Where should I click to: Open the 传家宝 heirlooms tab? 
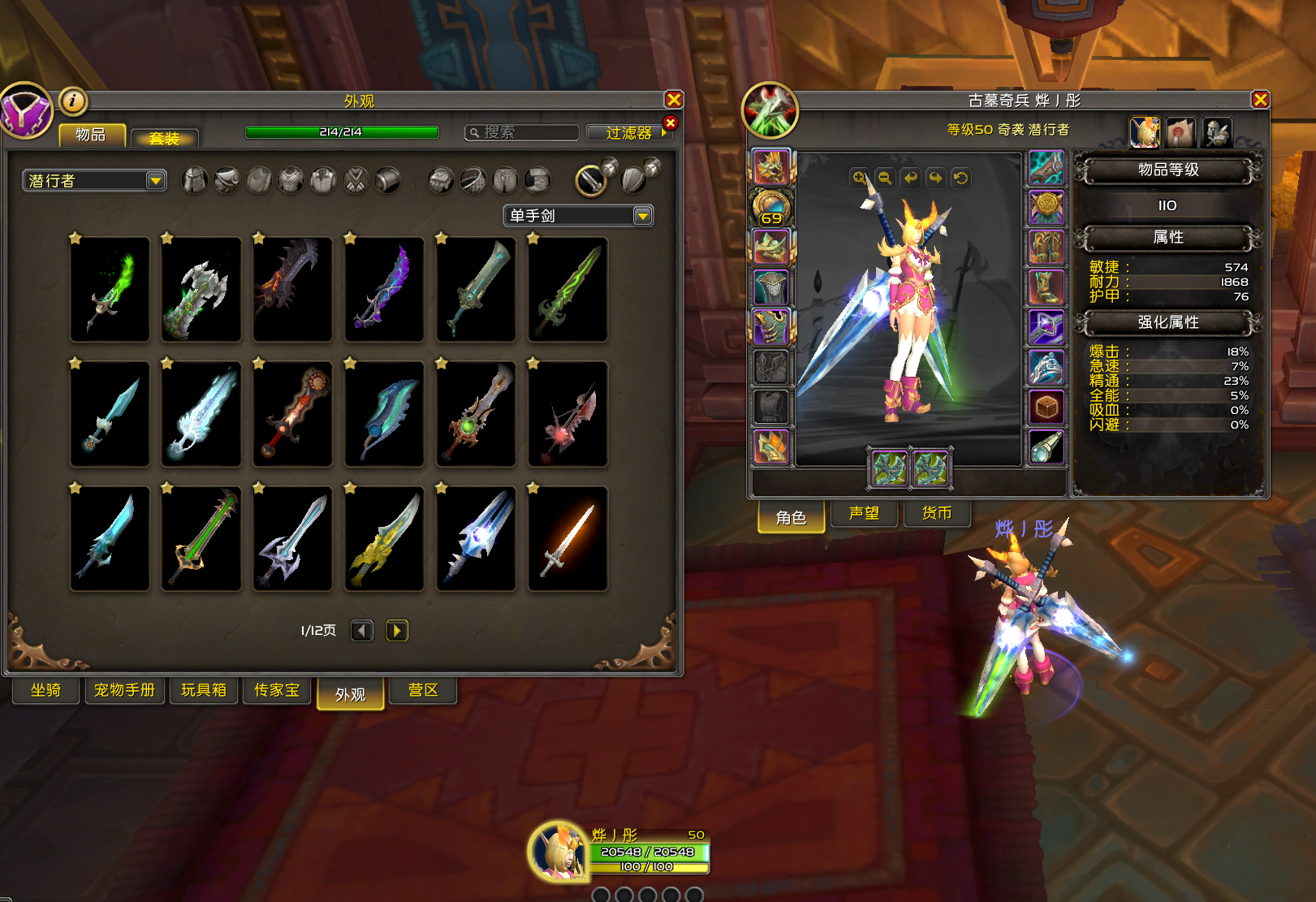tap(277, 690)
